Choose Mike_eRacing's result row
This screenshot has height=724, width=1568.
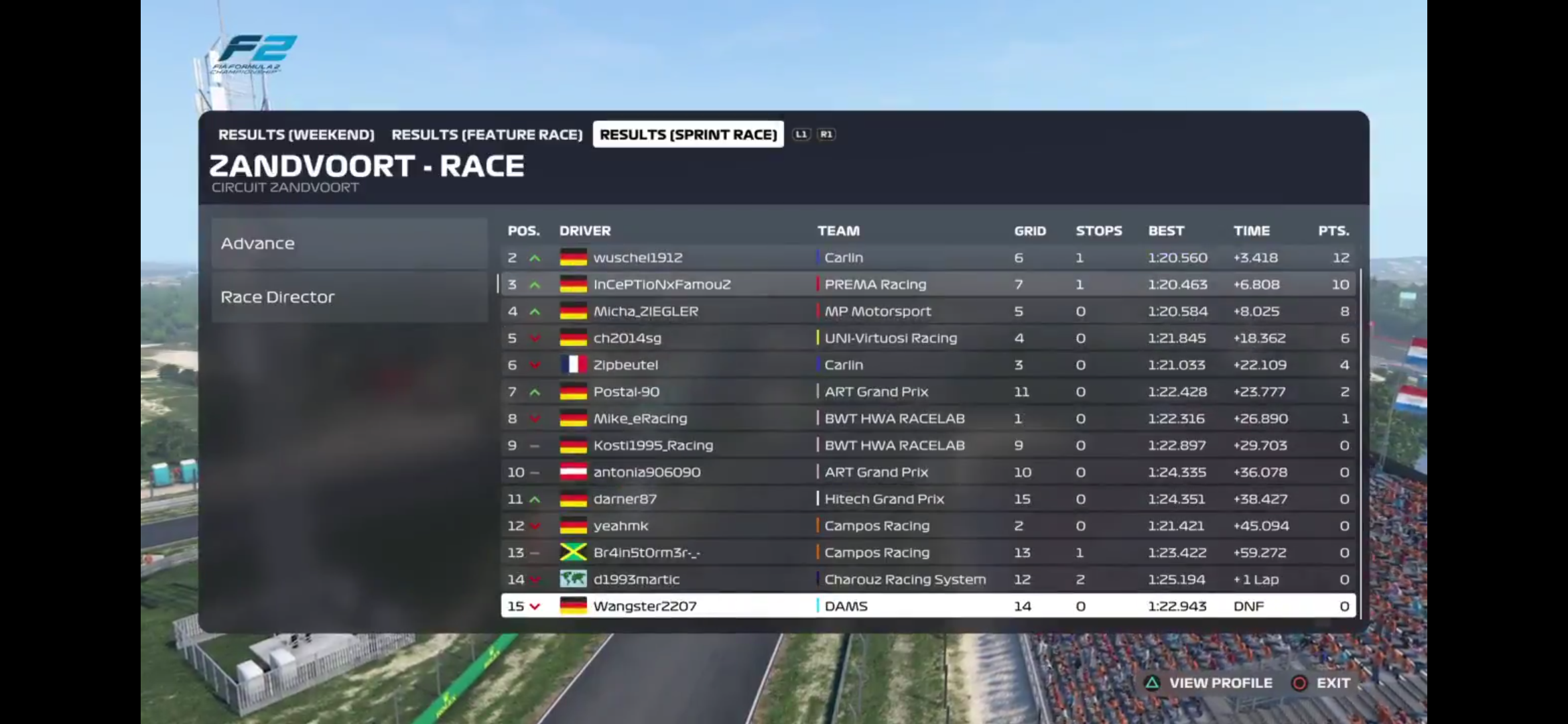coord(928,419)
